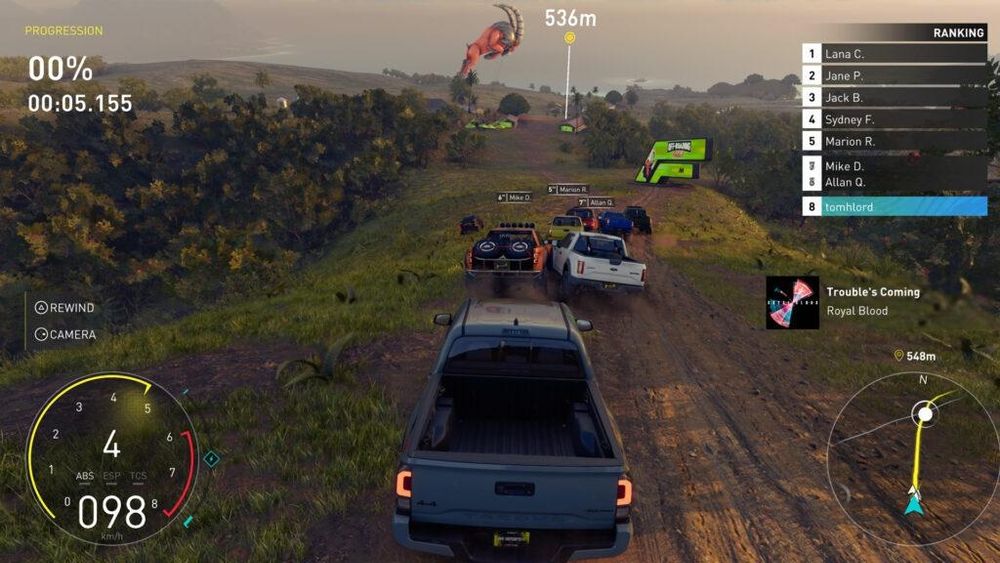Click the 536m checkpoint waypoint marker
The image size is (1000, 563).
(x=569, y=38)
